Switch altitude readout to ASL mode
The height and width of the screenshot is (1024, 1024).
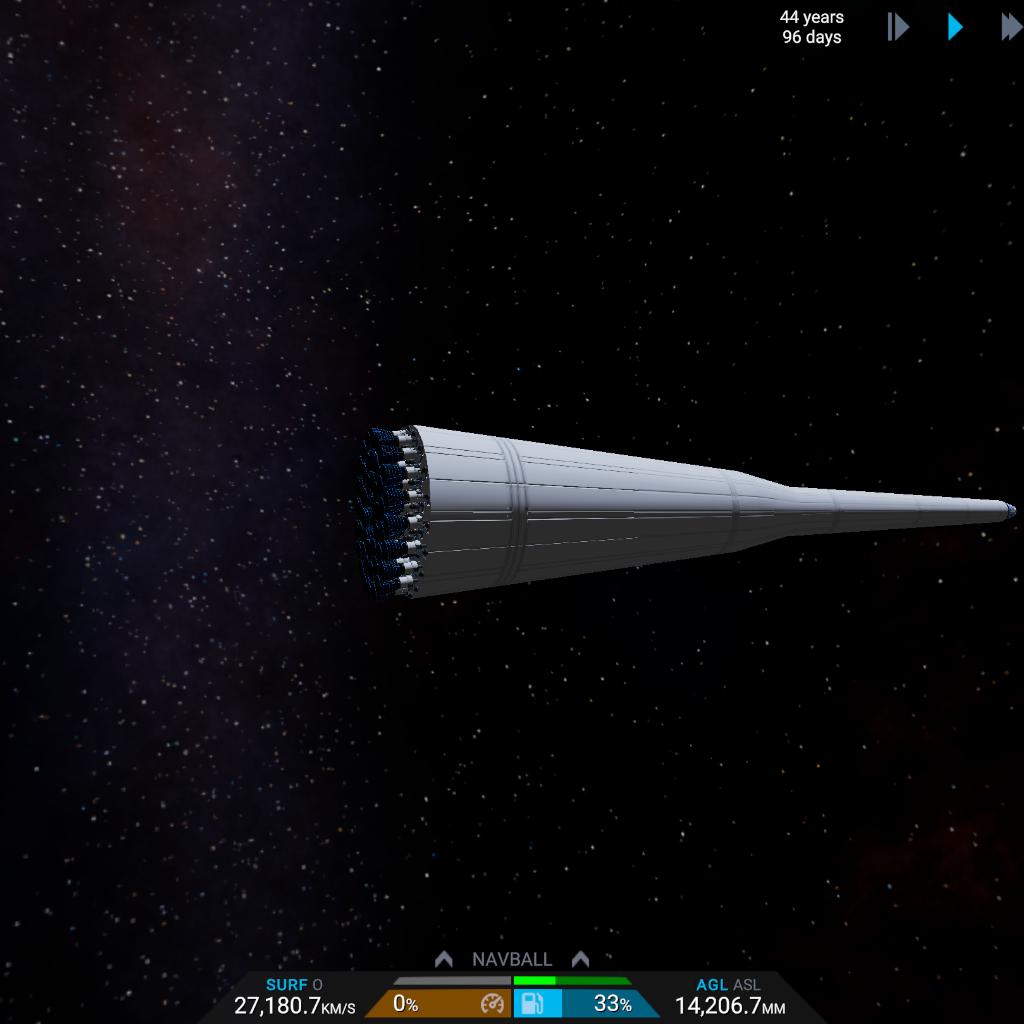(746, 985)
